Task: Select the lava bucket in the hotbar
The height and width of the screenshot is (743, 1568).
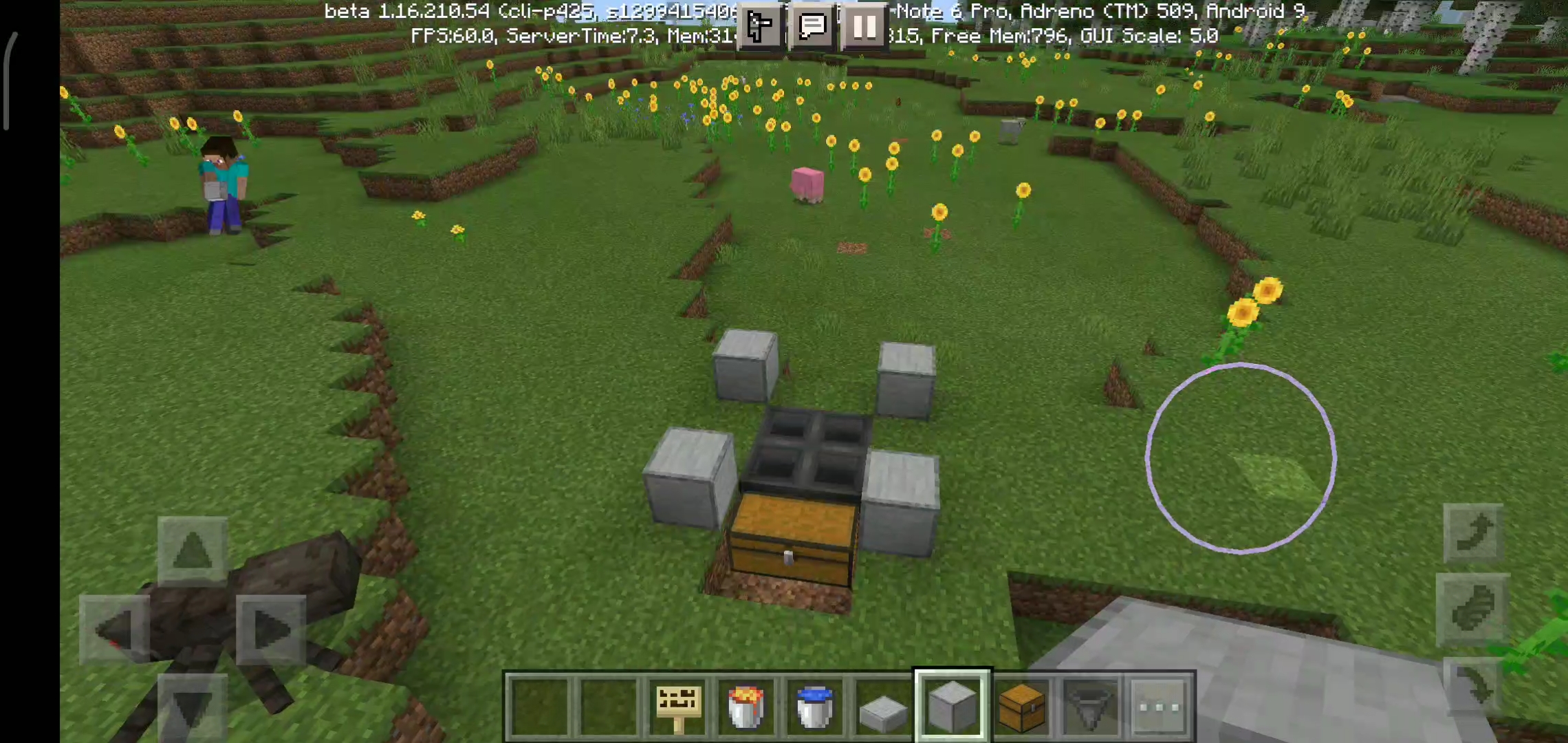Action: click(x=745, y=707)
